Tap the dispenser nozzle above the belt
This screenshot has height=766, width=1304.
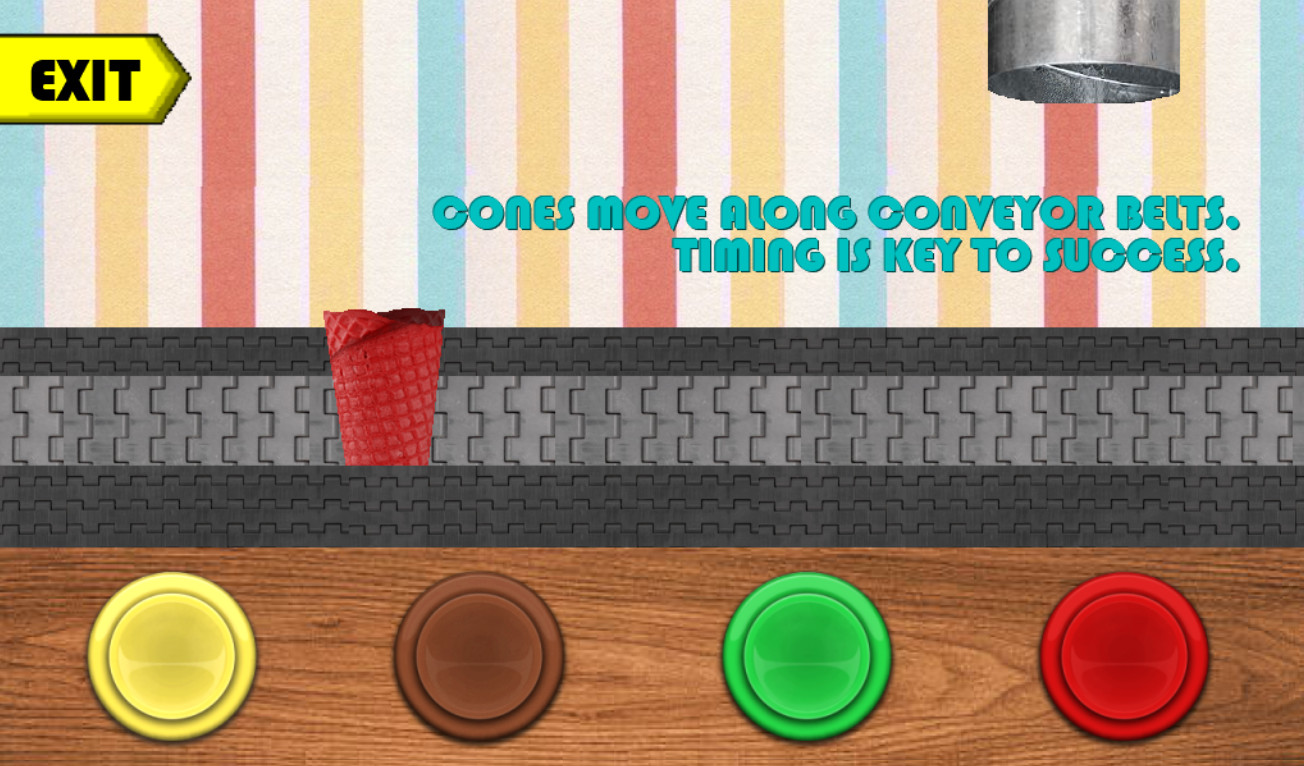pyautogui.click(x=1085, y=80)
